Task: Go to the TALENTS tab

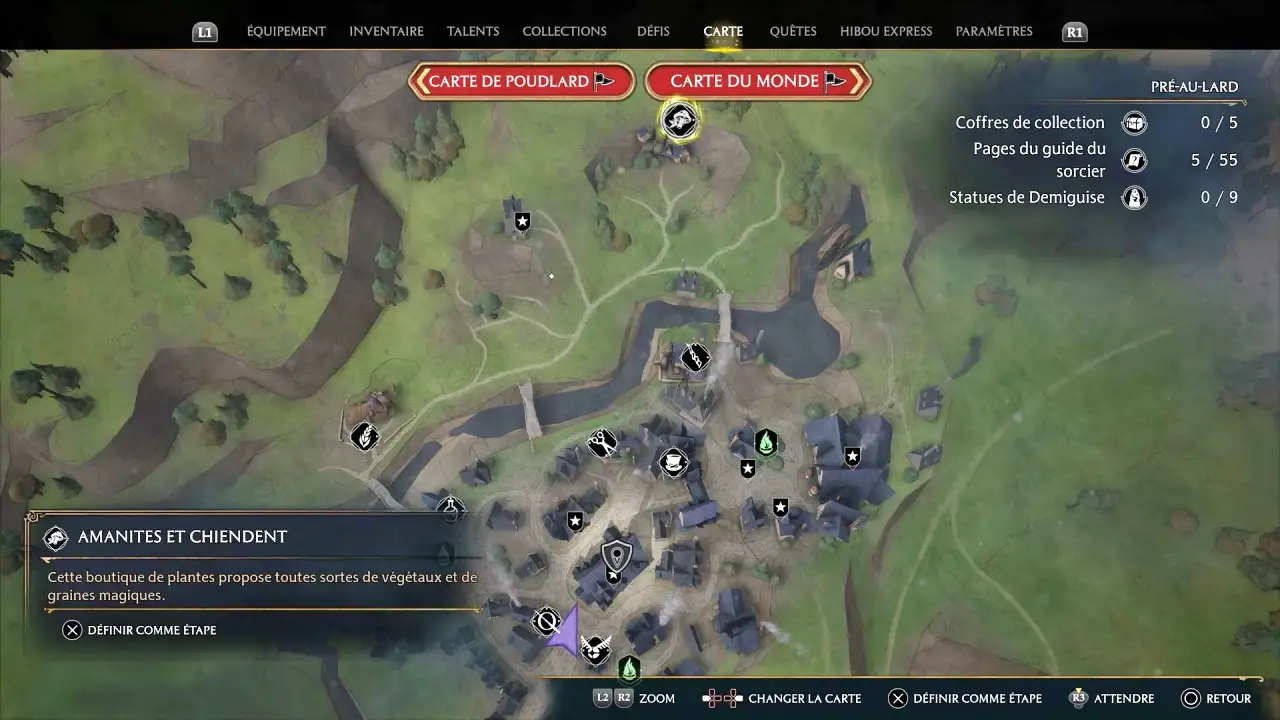Action: (473, 31)
